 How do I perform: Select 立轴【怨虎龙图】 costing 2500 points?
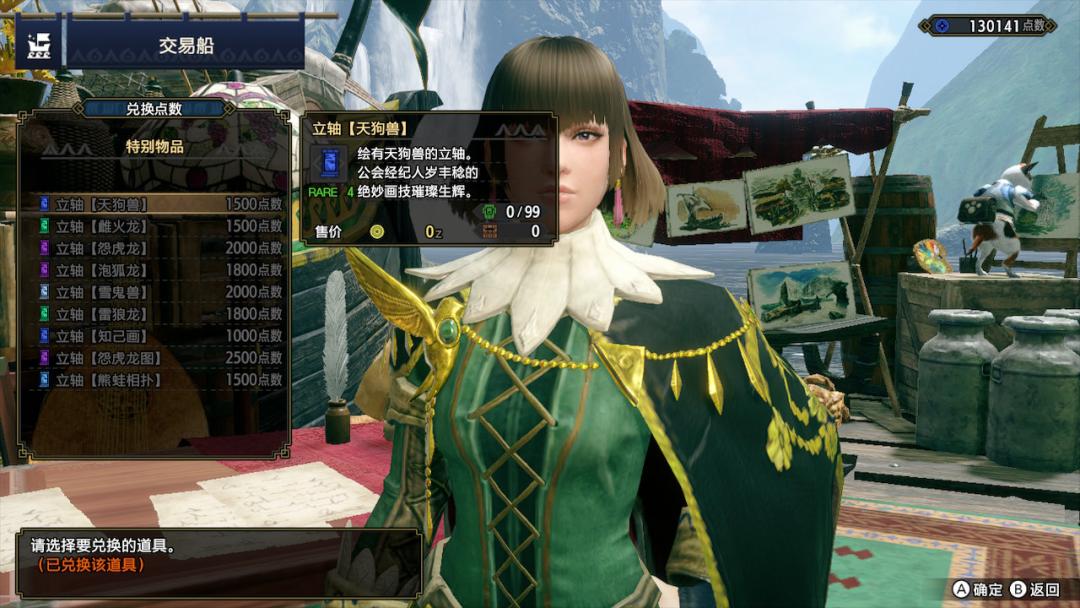[160, 358]
